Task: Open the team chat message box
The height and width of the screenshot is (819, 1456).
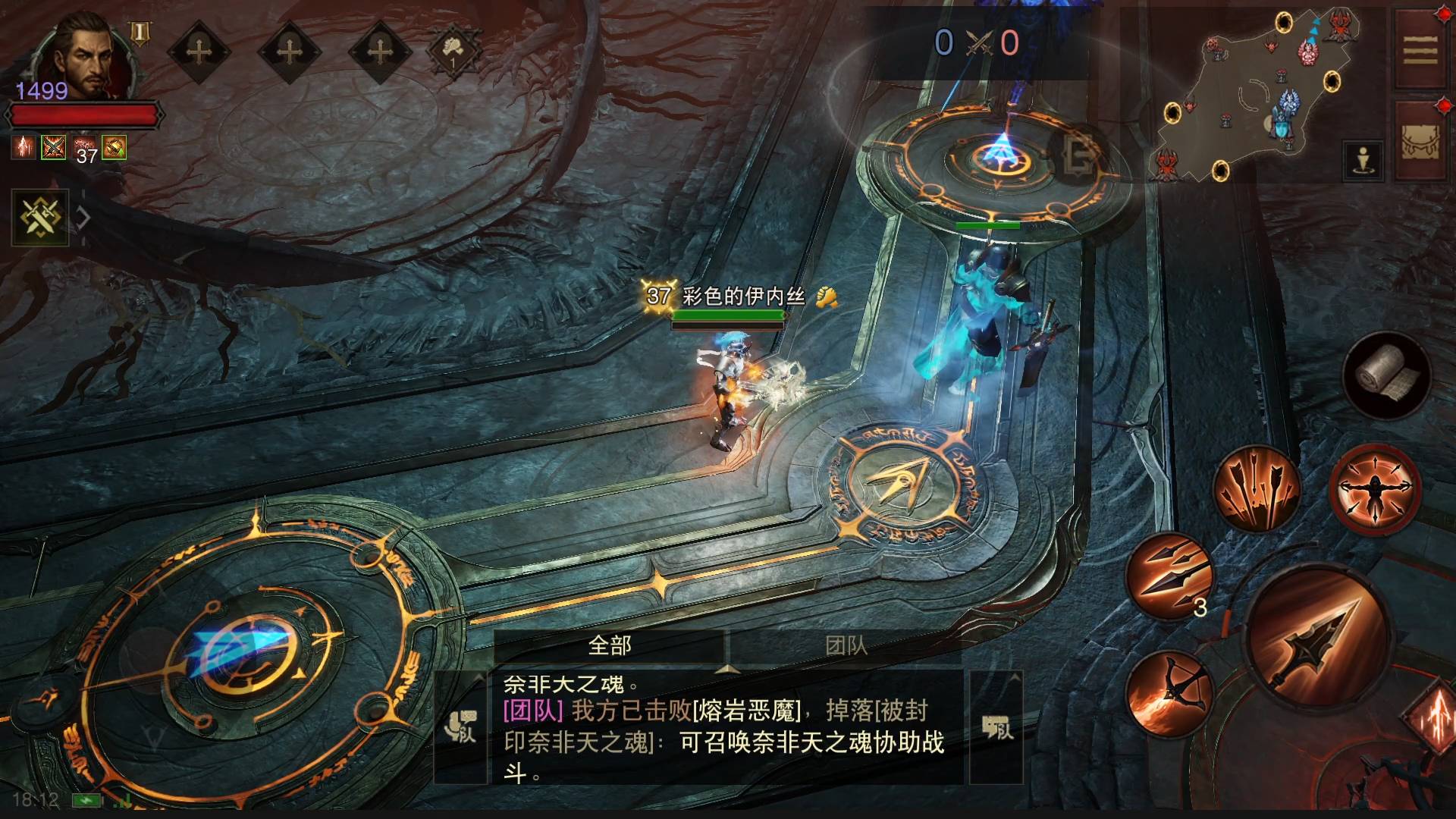Action: (x=726, y=728)
